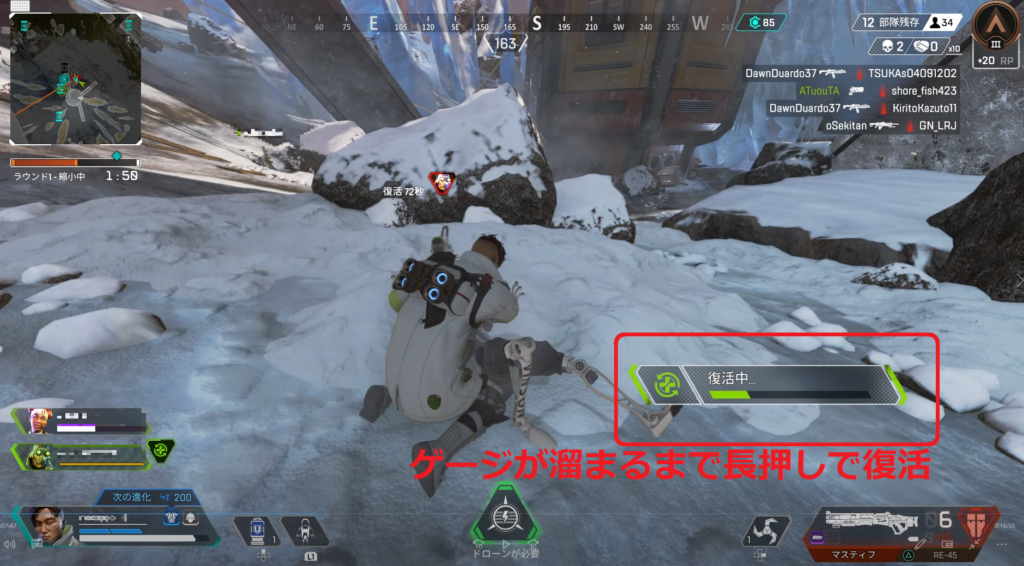Select the Octane teammate portrait
This screenshot has width=1024, height=566.
coord(37,455)
